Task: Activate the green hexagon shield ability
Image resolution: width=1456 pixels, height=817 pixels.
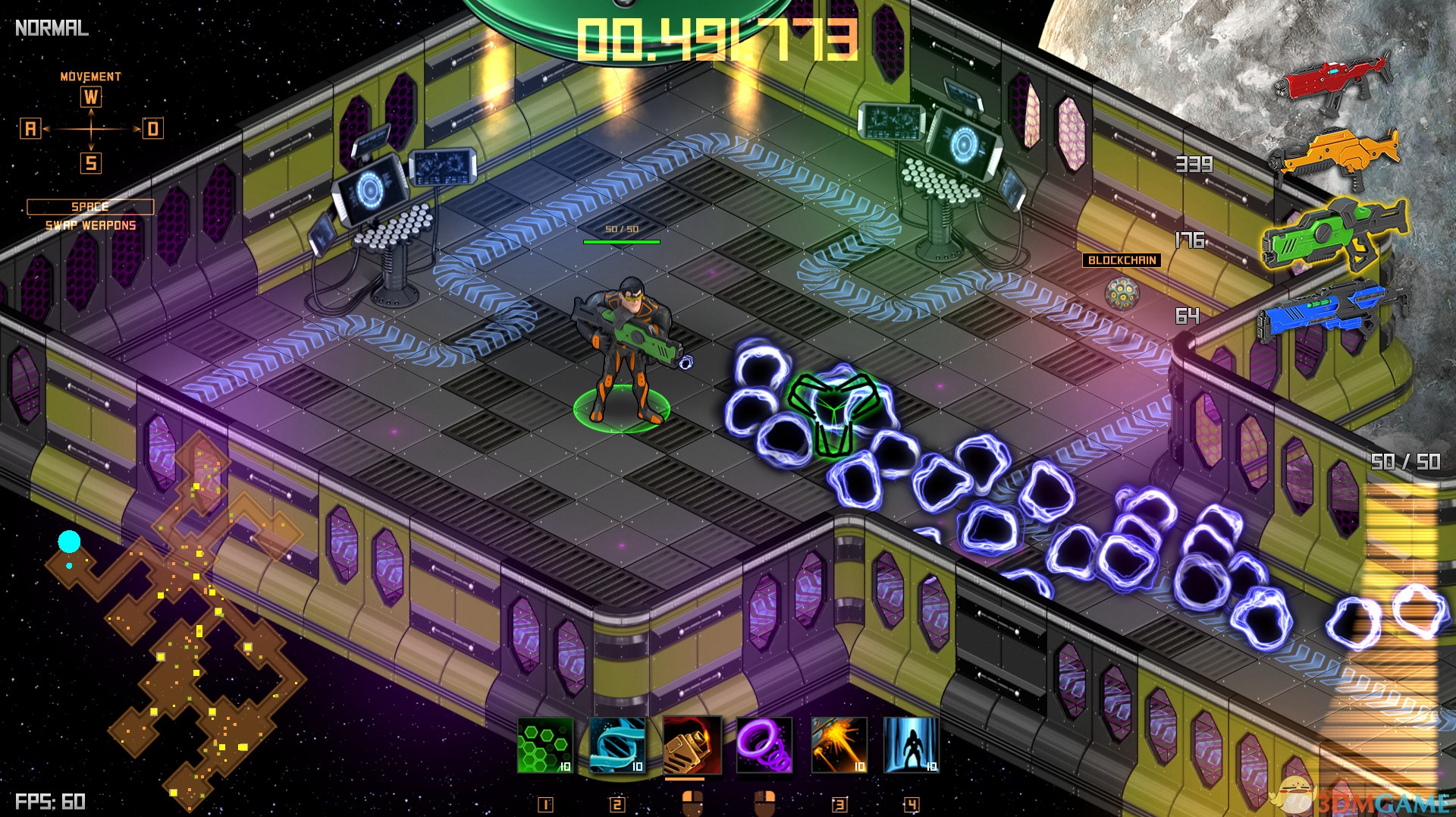Action: (x=544, y=745)
